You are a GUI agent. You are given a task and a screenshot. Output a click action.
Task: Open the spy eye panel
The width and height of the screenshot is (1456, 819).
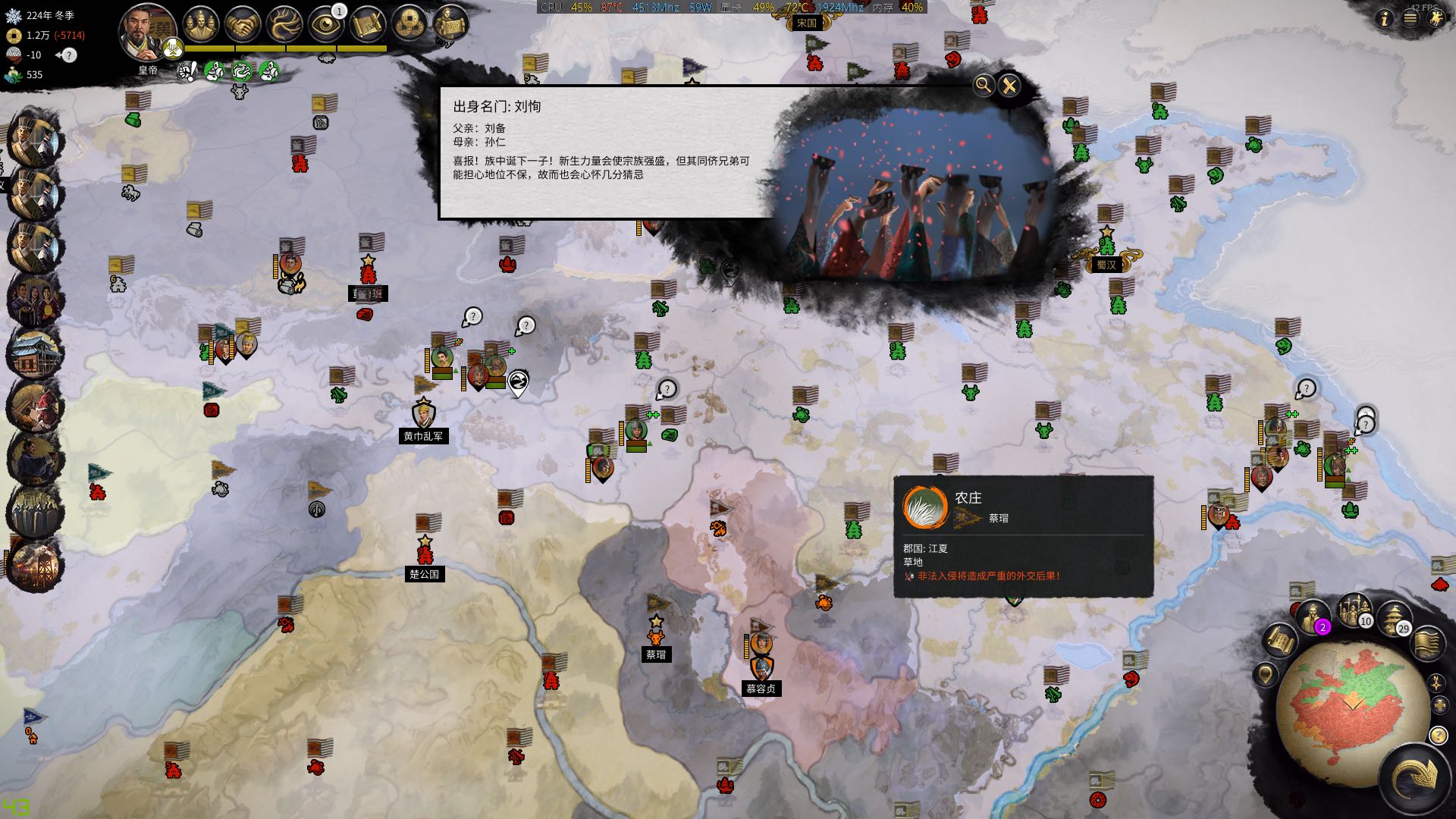tap(327, 25)
